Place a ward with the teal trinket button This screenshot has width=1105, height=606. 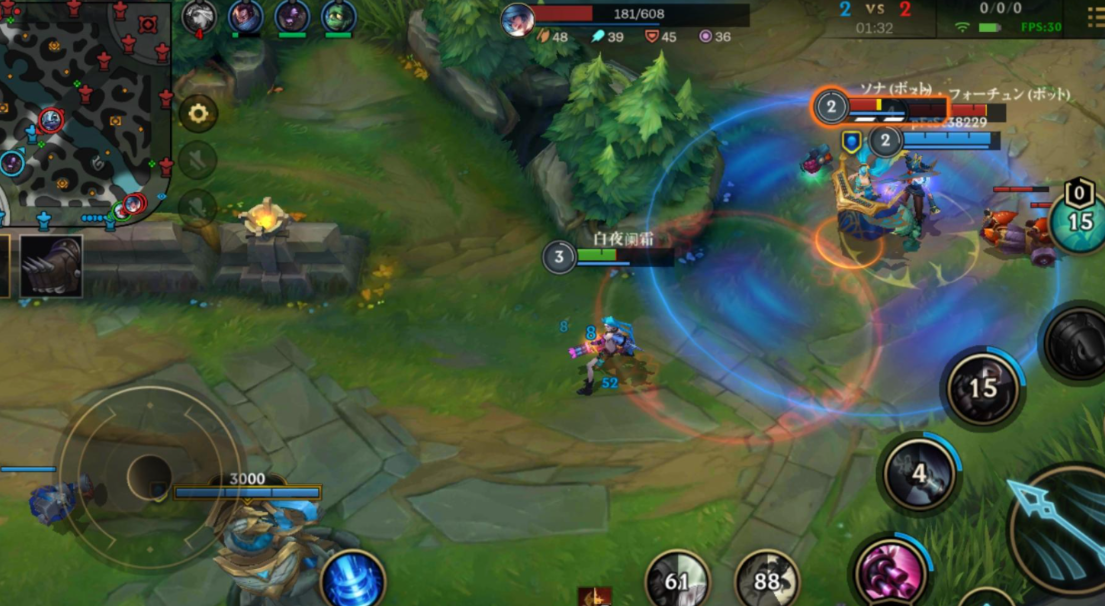1080,221
